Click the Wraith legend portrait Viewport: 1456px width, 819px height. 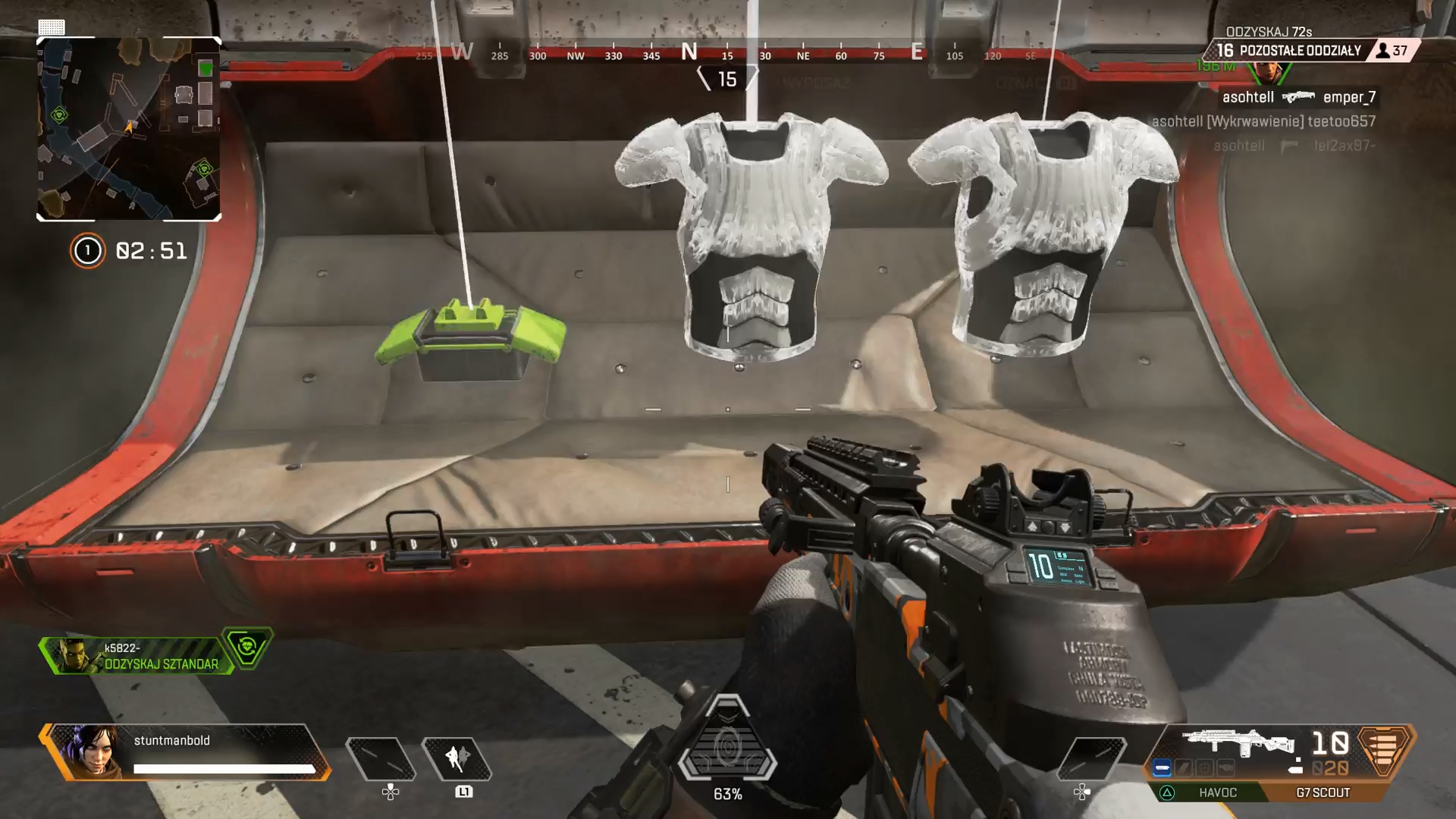click(91, 752)
